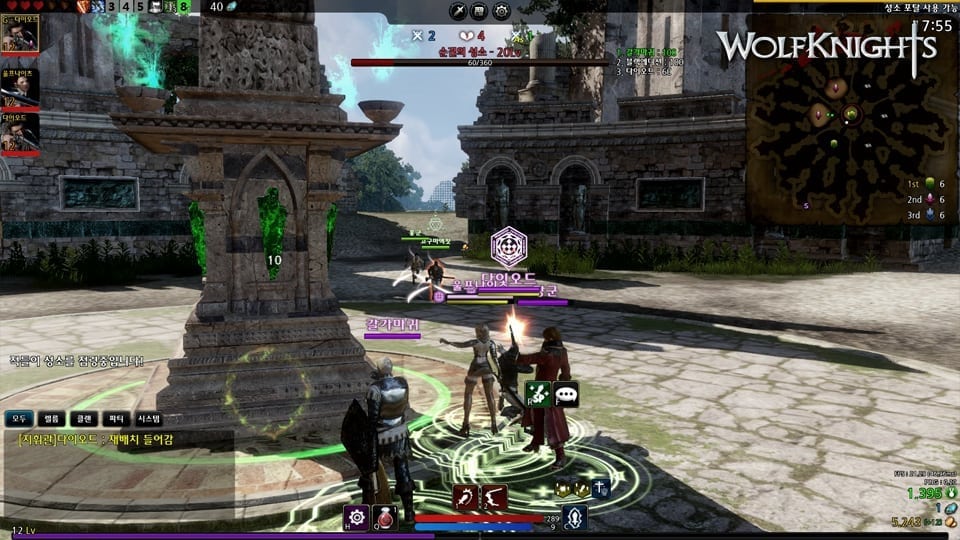Use the red health potion slot

tap(385, 517)
